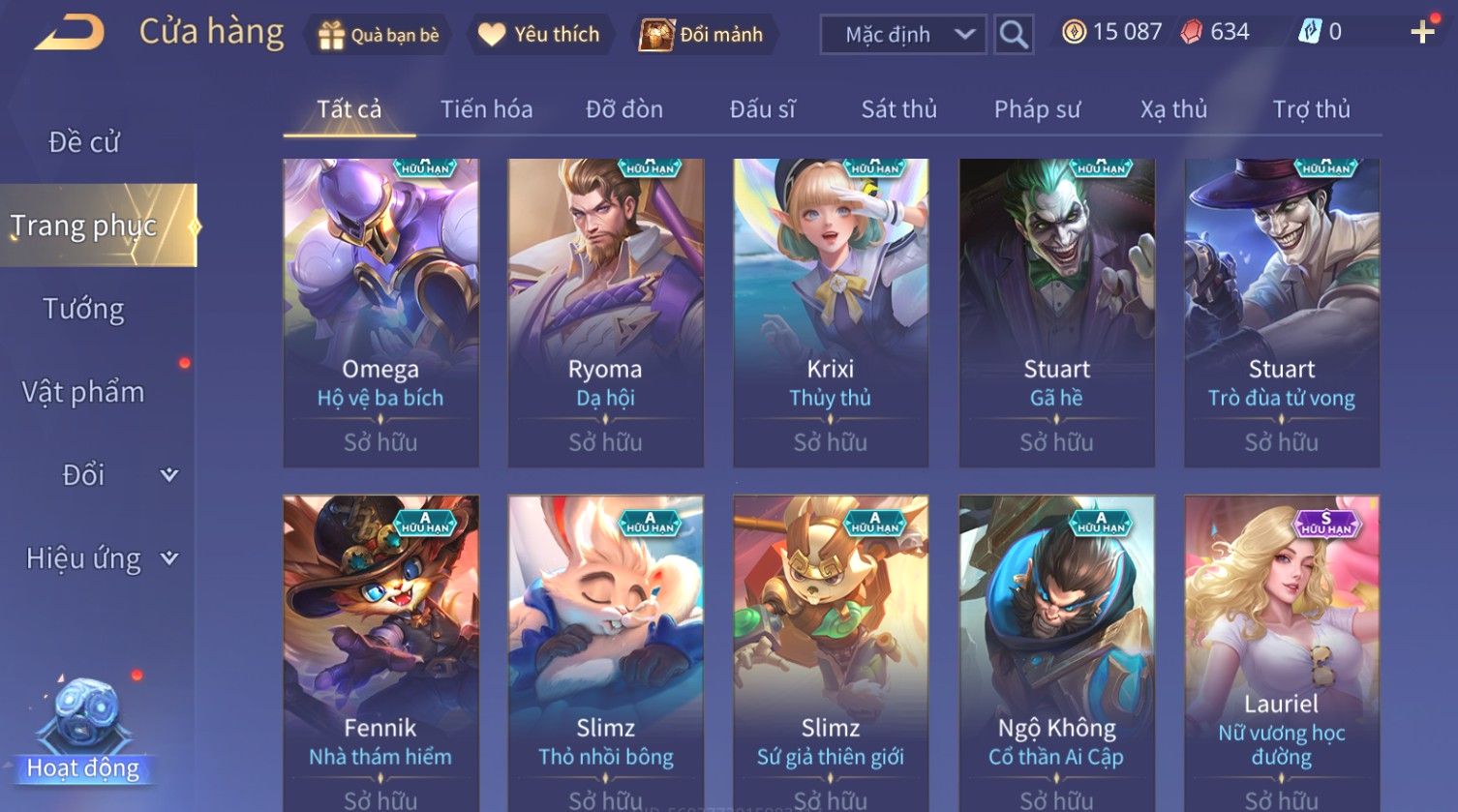Open the Yêu thích favorites list
This screenshot has width=1458, height=812.
[x=540, y=35]
